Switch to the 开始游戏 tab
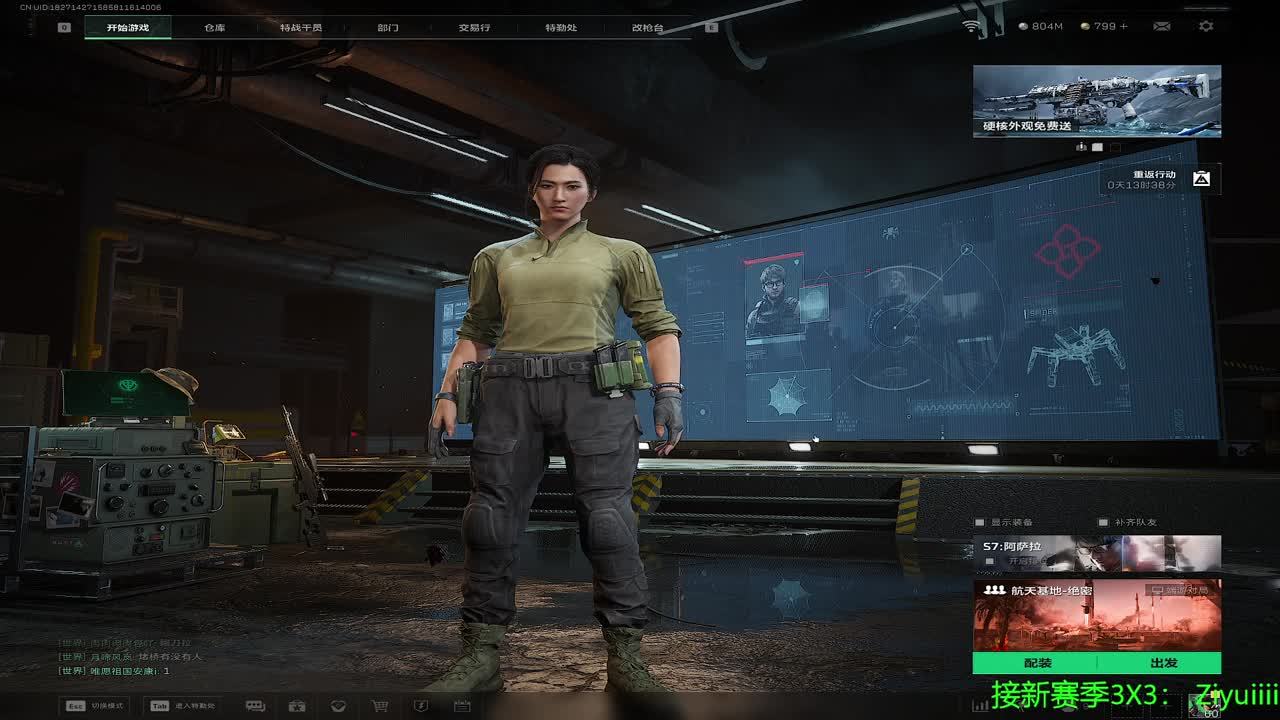 pos(128,27)
